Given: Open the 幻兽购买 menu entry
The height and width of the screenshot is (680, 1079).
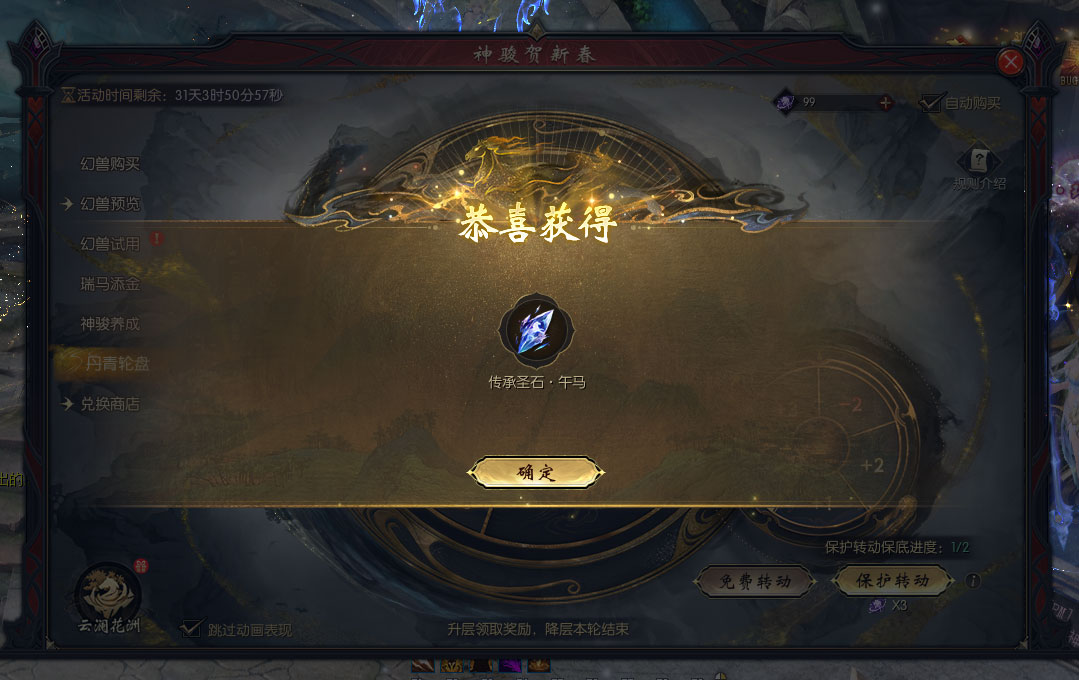Looking at the screenshot, I should (x=110, y=164).
